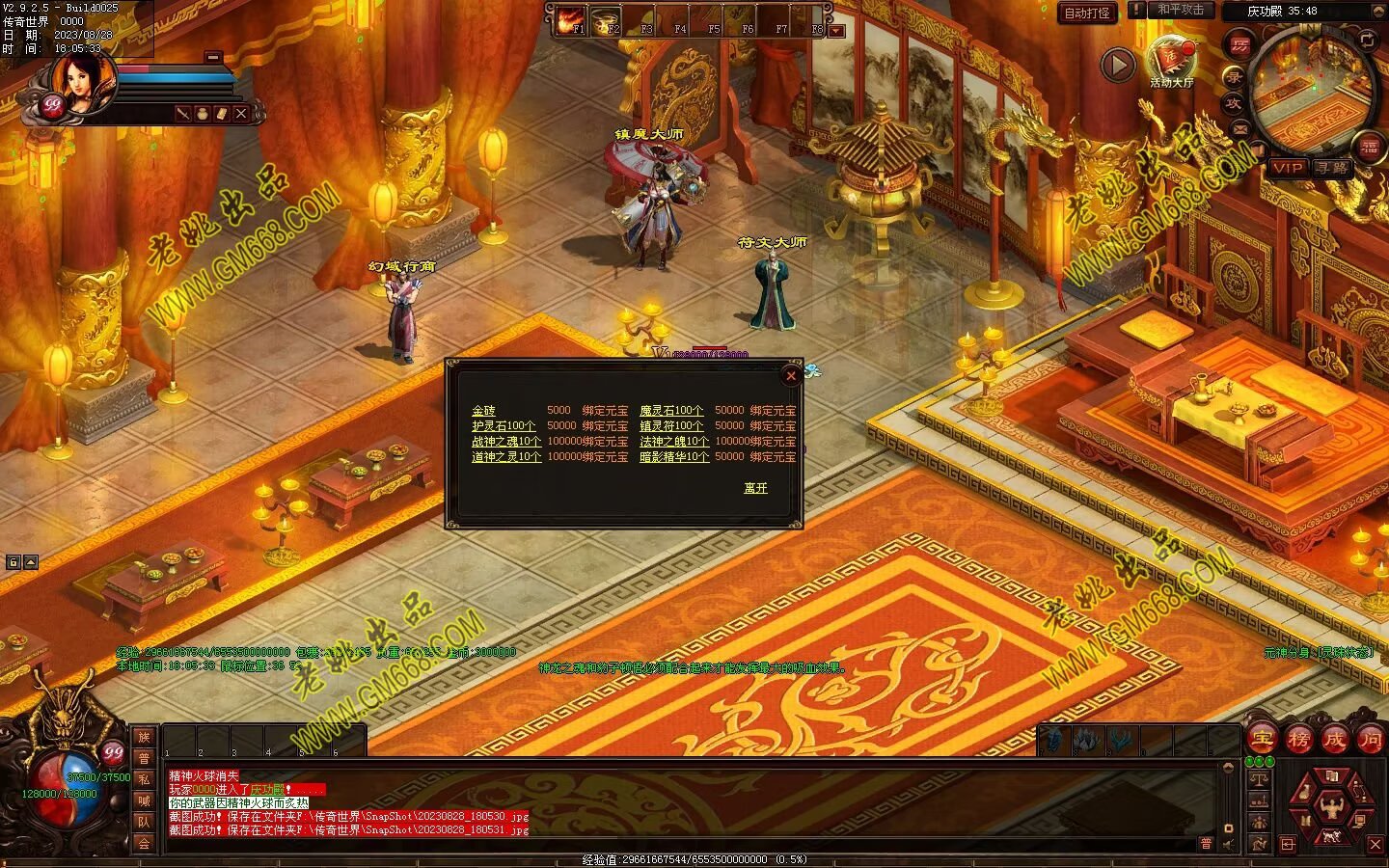The height and width of the screenshot is (868, 1389).
Task: Switch chat to the 私 private channel
Action: tap(144, 779)
